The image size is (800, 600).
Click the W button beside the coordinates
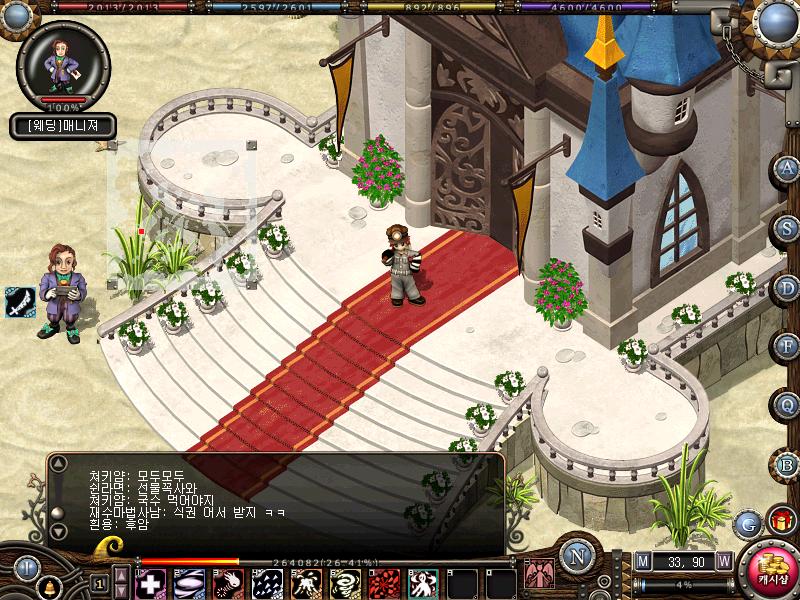point(723,562)
